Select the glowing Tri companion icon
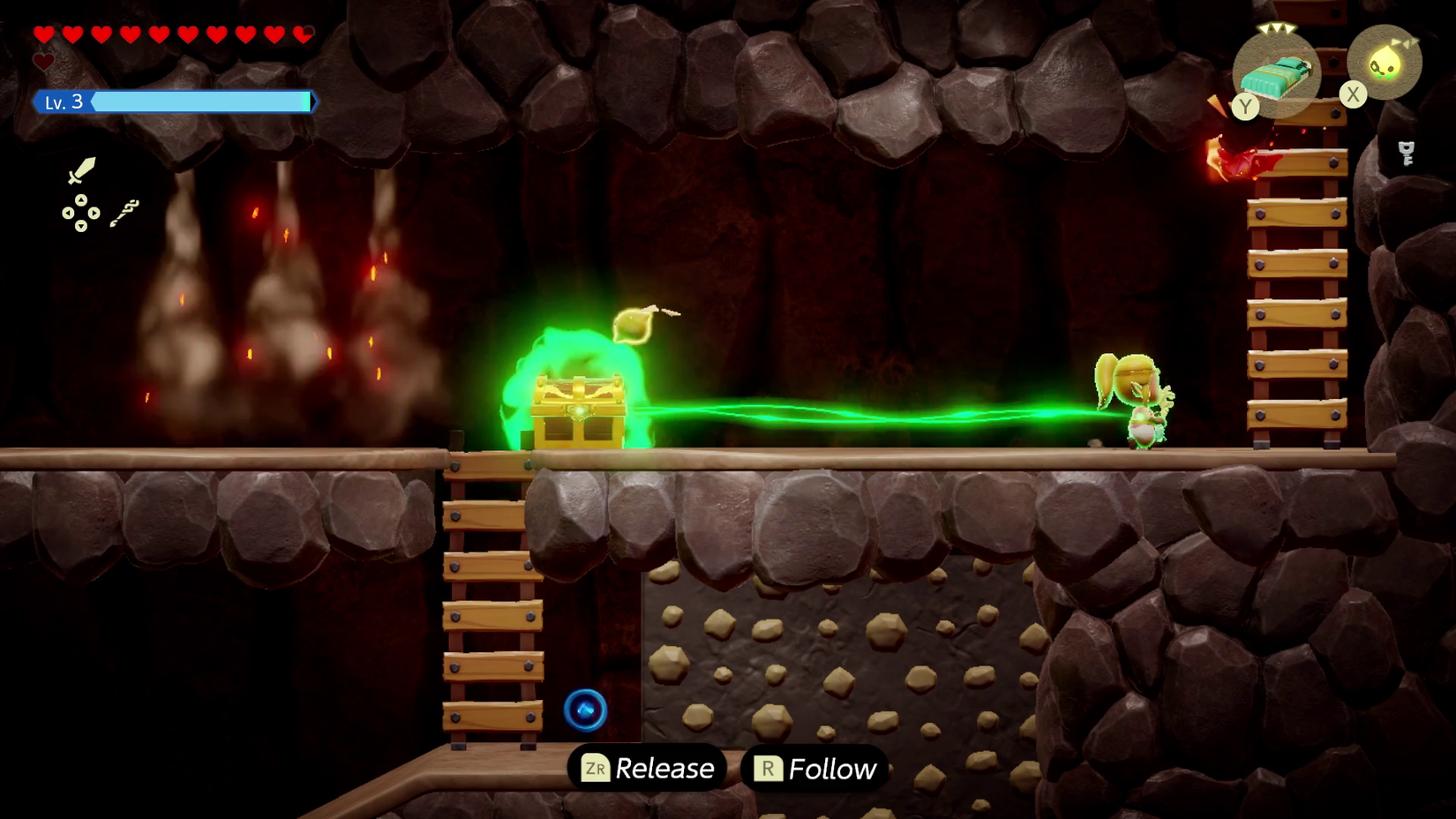The width and height of the screenshot is (1456, 819). [x=1387, y=62]
